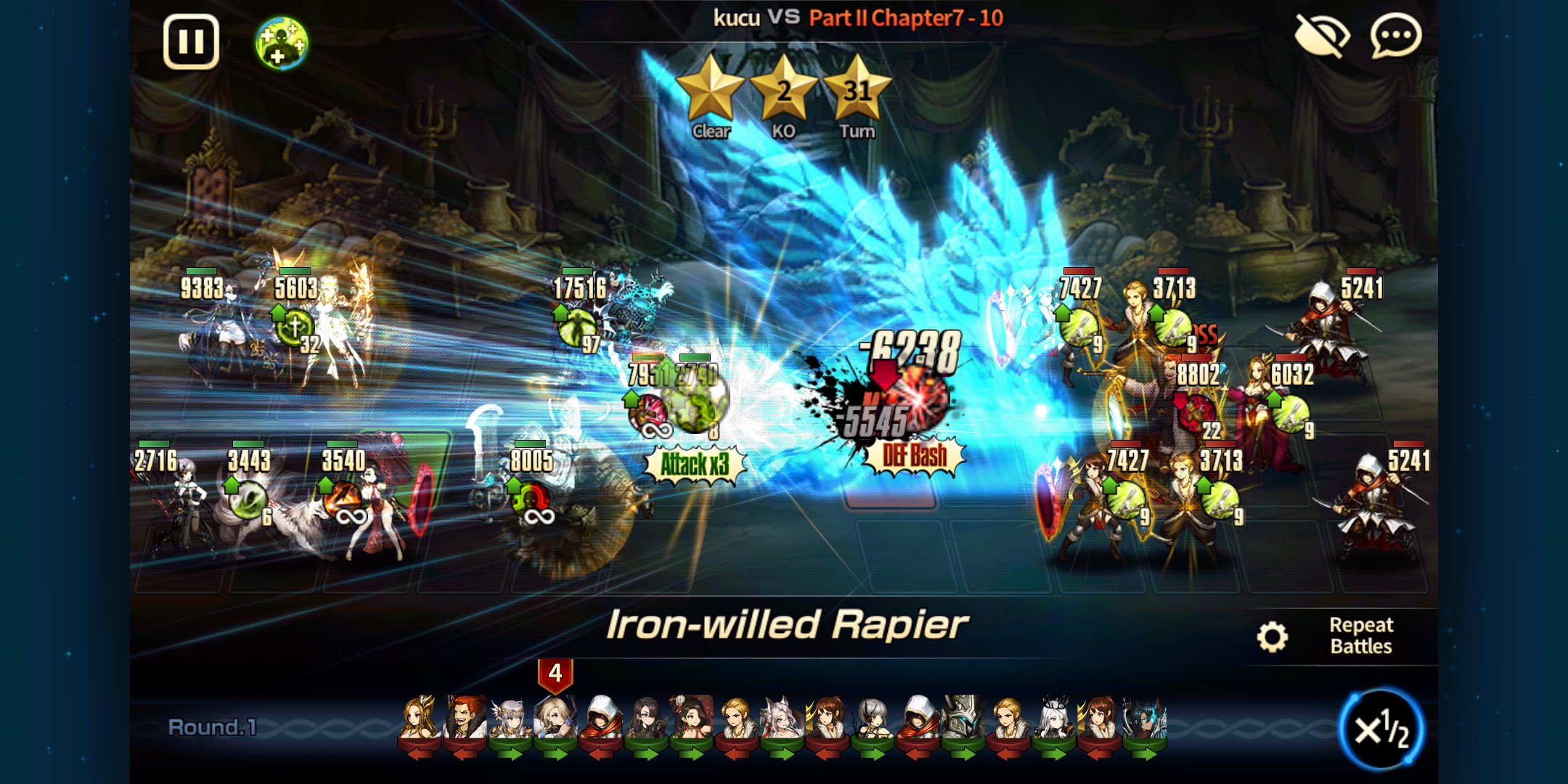Tap the Turn star showing 31
The image size is (1568, 784).
pos(858,91)
